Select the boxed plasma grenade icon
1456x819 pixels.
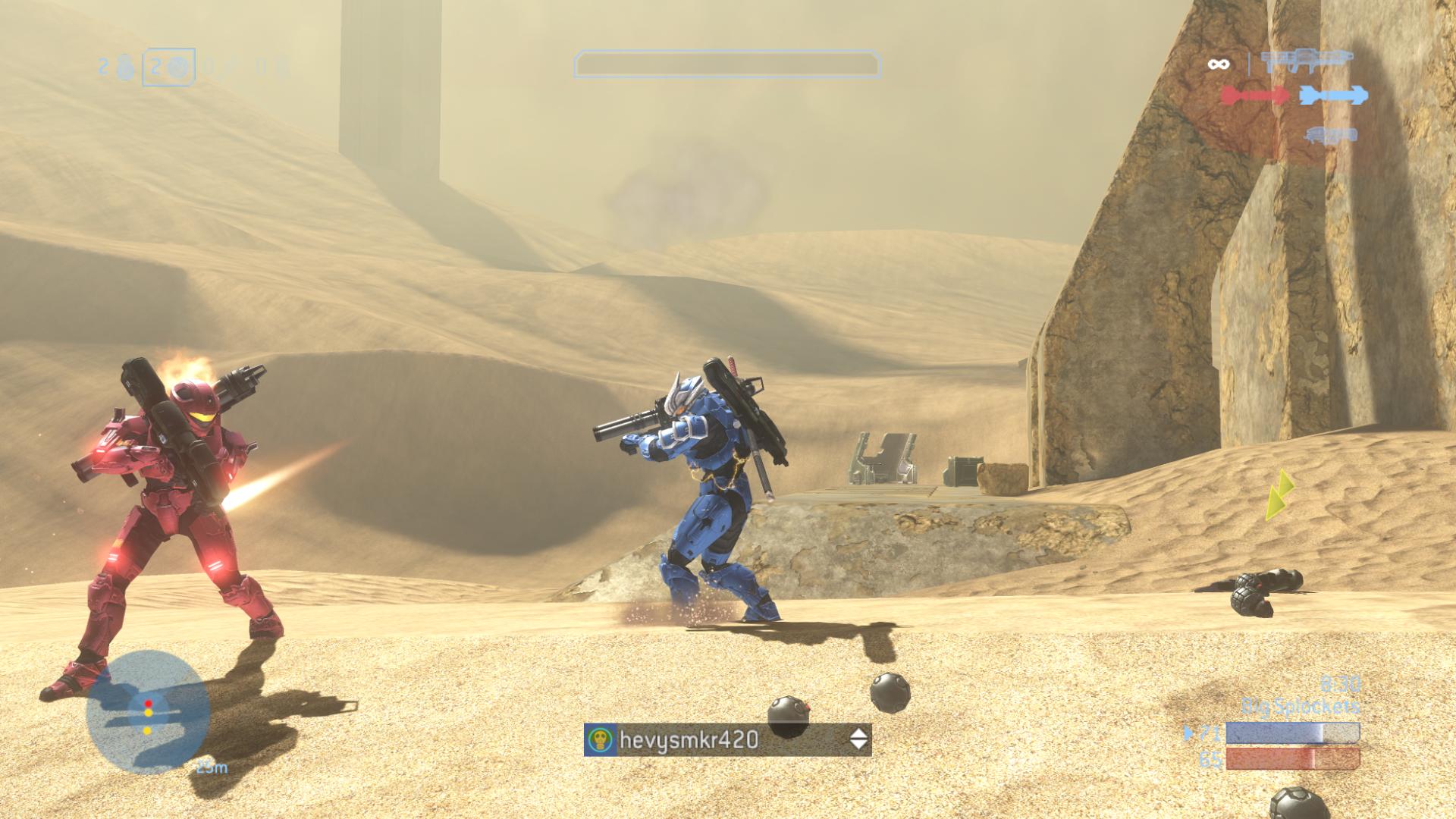tap(177, 67)
